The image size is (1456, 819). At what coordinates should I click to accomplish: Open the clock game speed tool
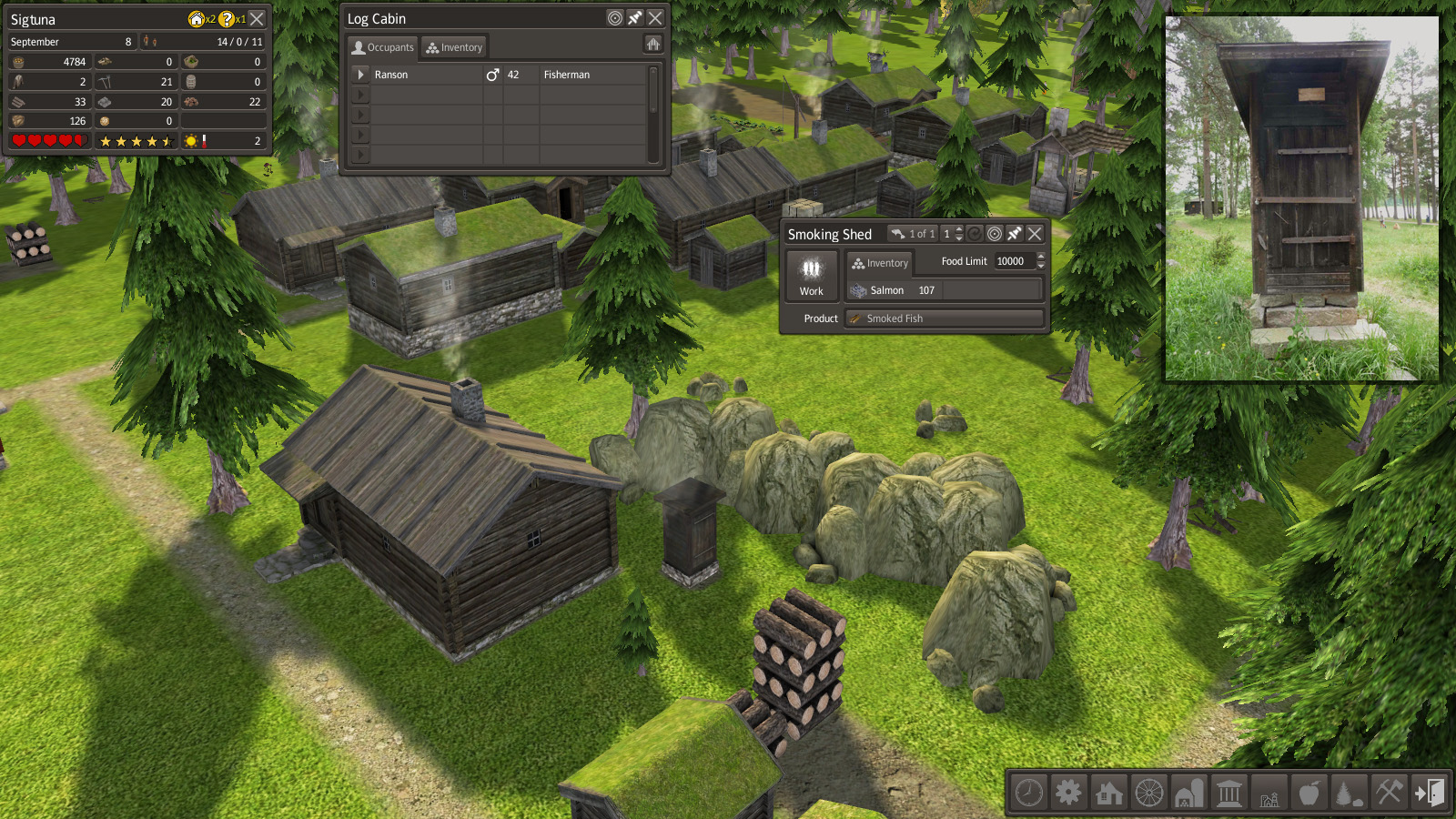click(1029, 793)
